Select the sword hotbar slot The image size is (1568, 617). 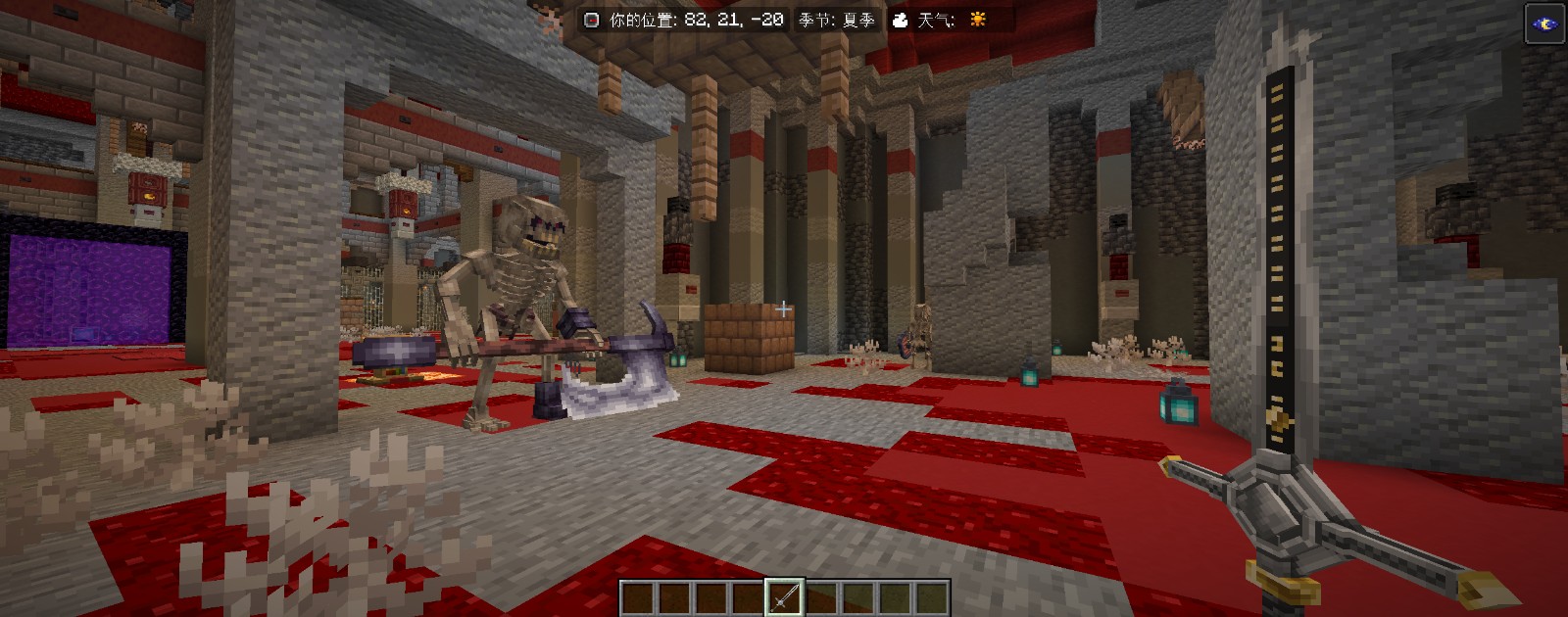click(x=784, y=597)
